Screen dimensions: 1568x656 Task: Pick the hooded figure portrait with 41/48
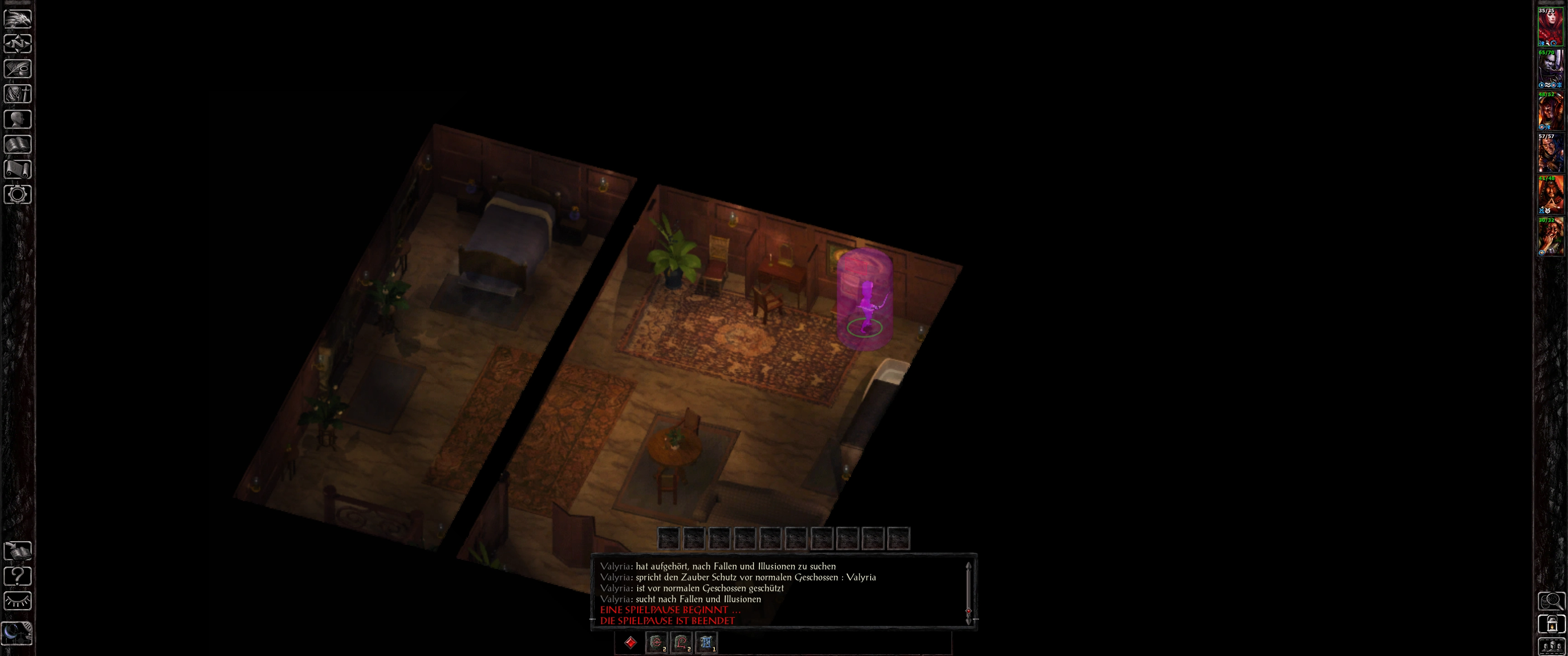click(x=1550, y=195)
